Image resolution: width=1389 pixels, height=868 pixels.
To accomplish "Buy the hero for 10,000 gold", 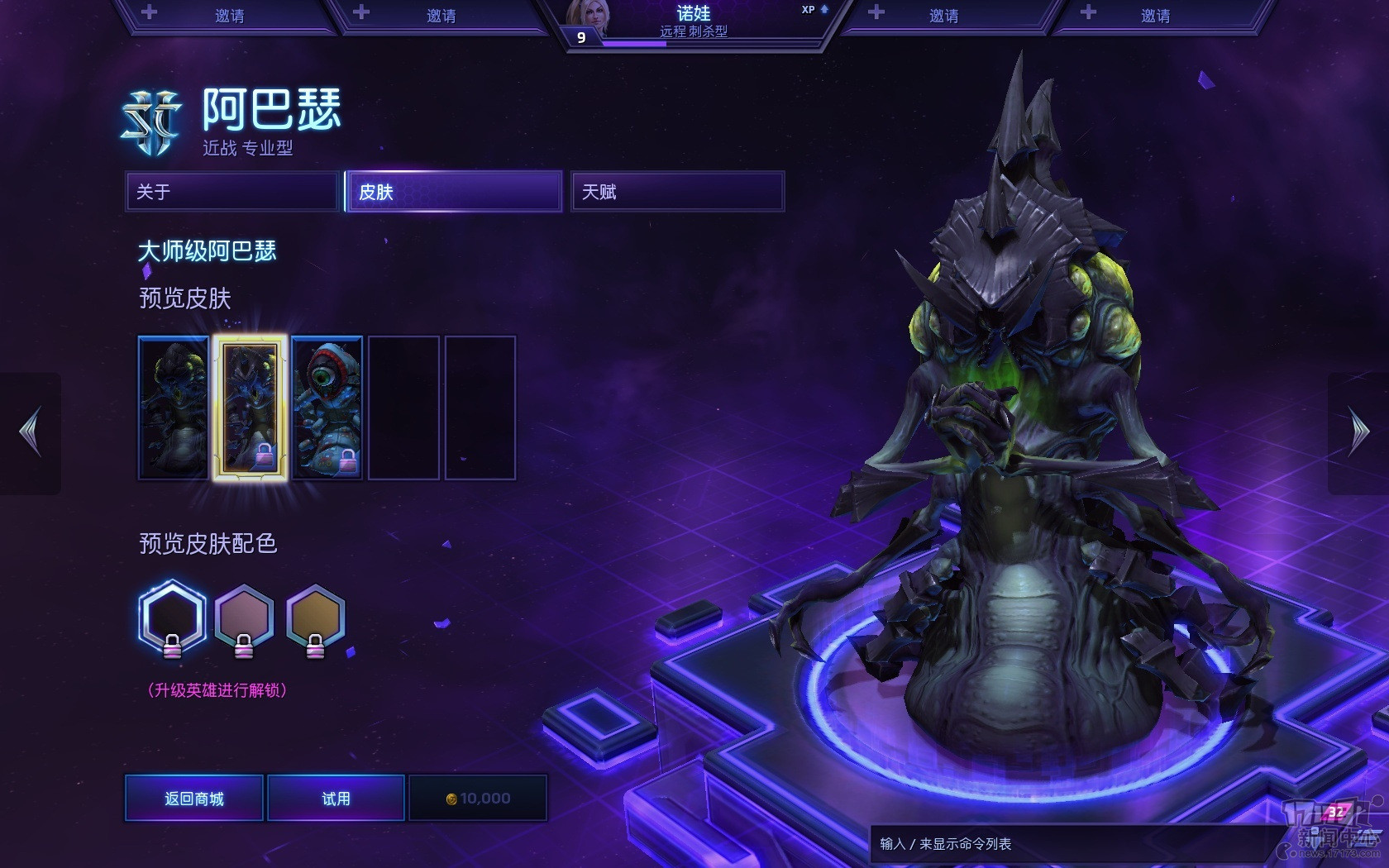I will (478, 798).
